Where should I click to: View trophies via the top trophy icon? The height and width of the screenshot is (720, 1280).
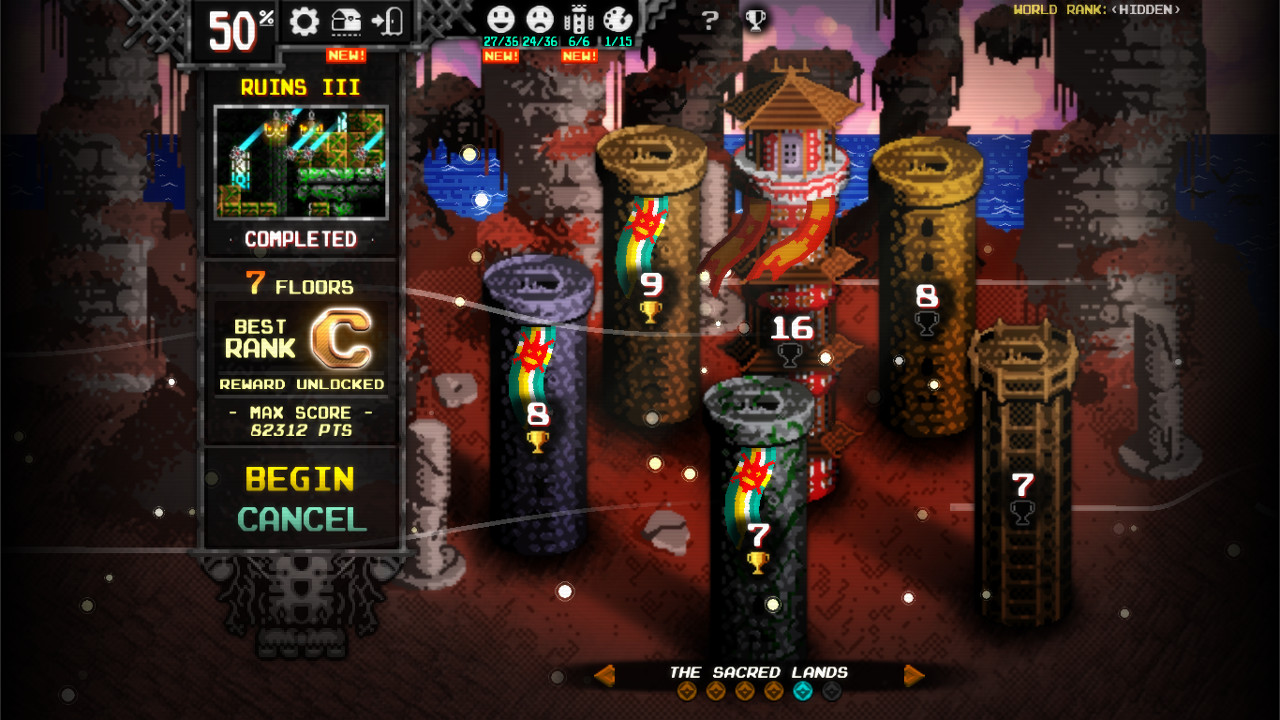coord(756,21)
